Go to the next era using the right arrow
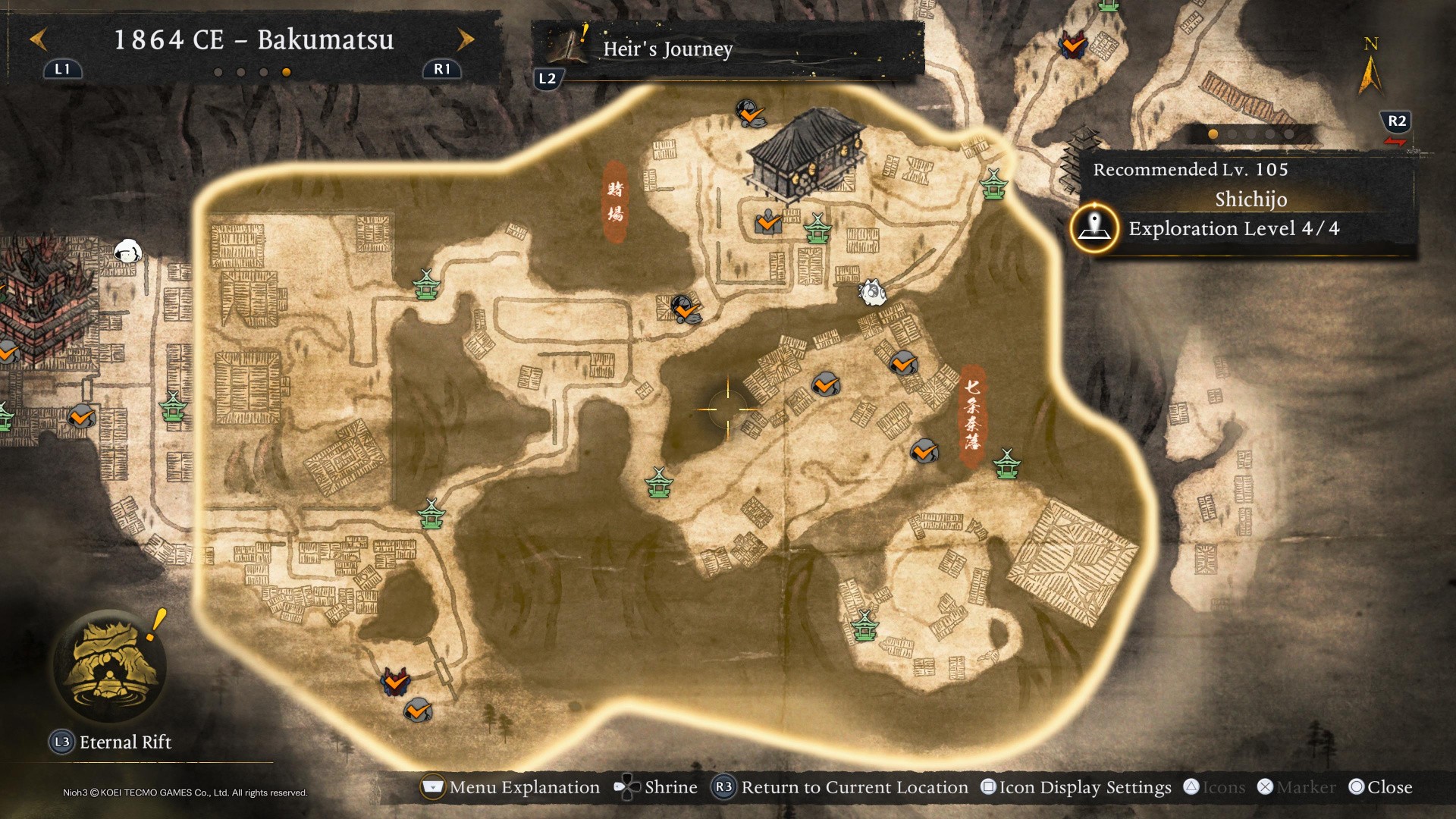 click(x=466, y=39)
